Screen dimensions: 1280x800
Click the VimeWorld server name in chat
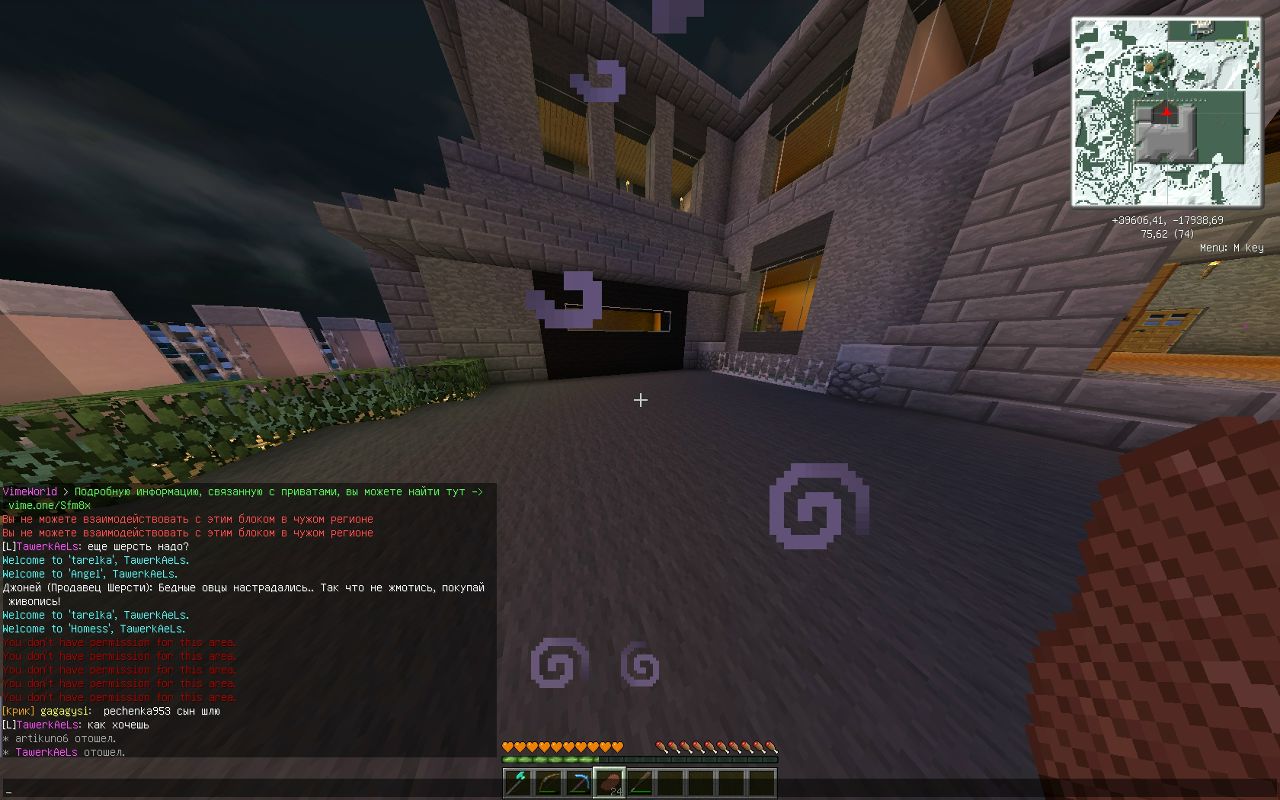tap(30, 492)
